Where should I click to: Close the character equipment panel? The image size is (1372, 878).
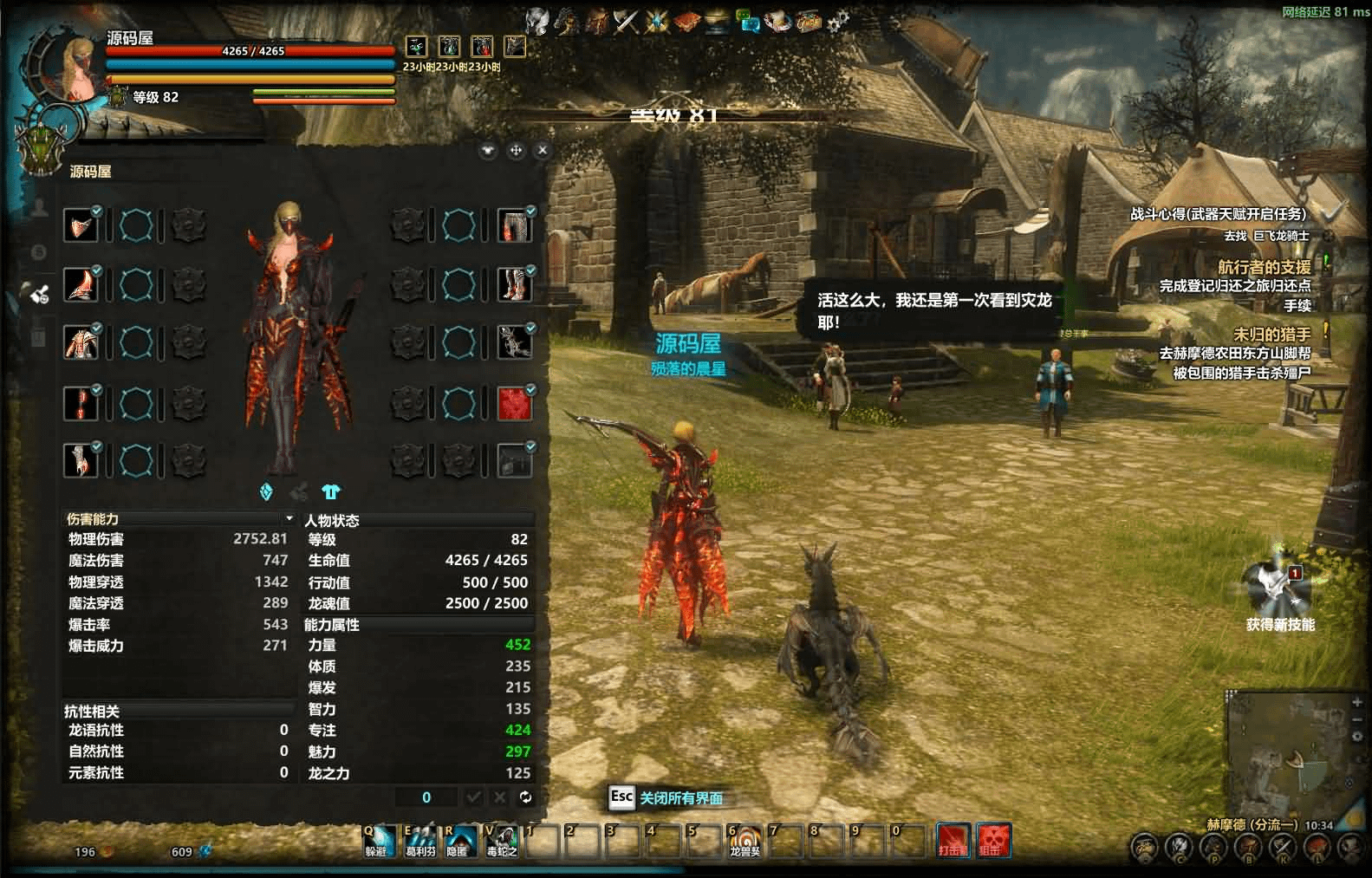[x=543, y=150]
